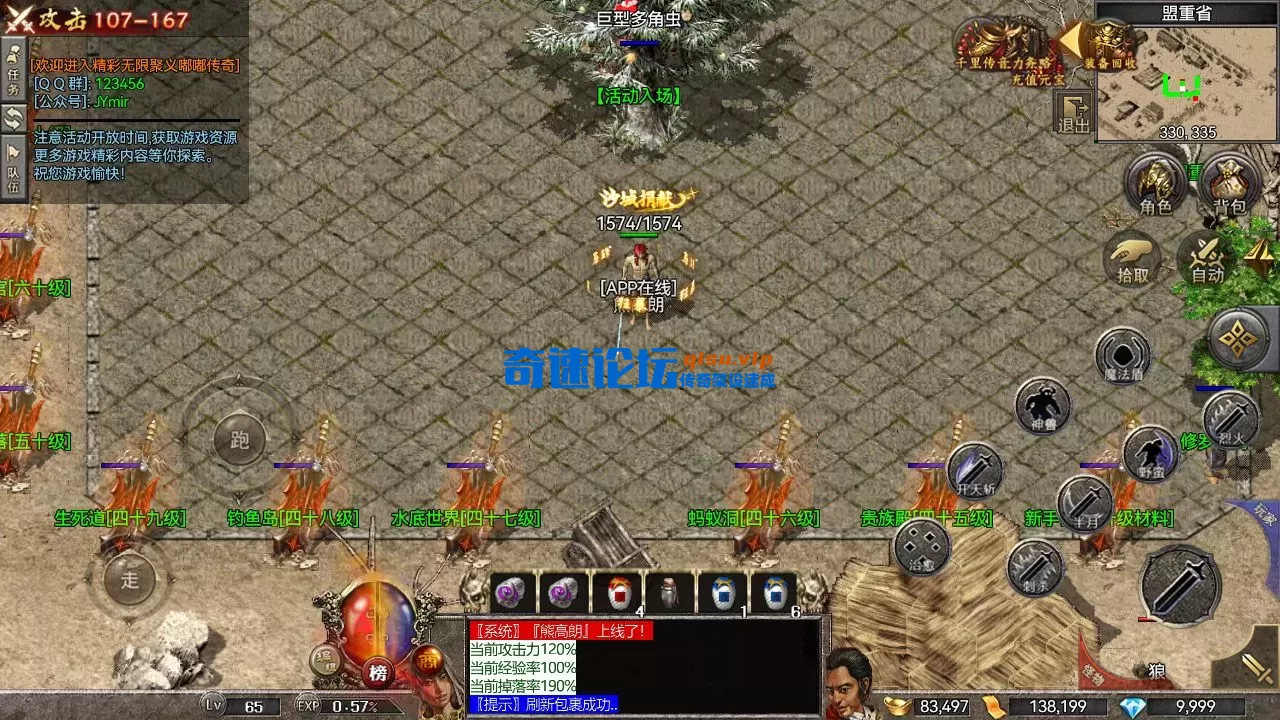Switch between 跑 and 走 movement mode
This screenshot has height=720, width=1280.
click(x=240, y=440)
